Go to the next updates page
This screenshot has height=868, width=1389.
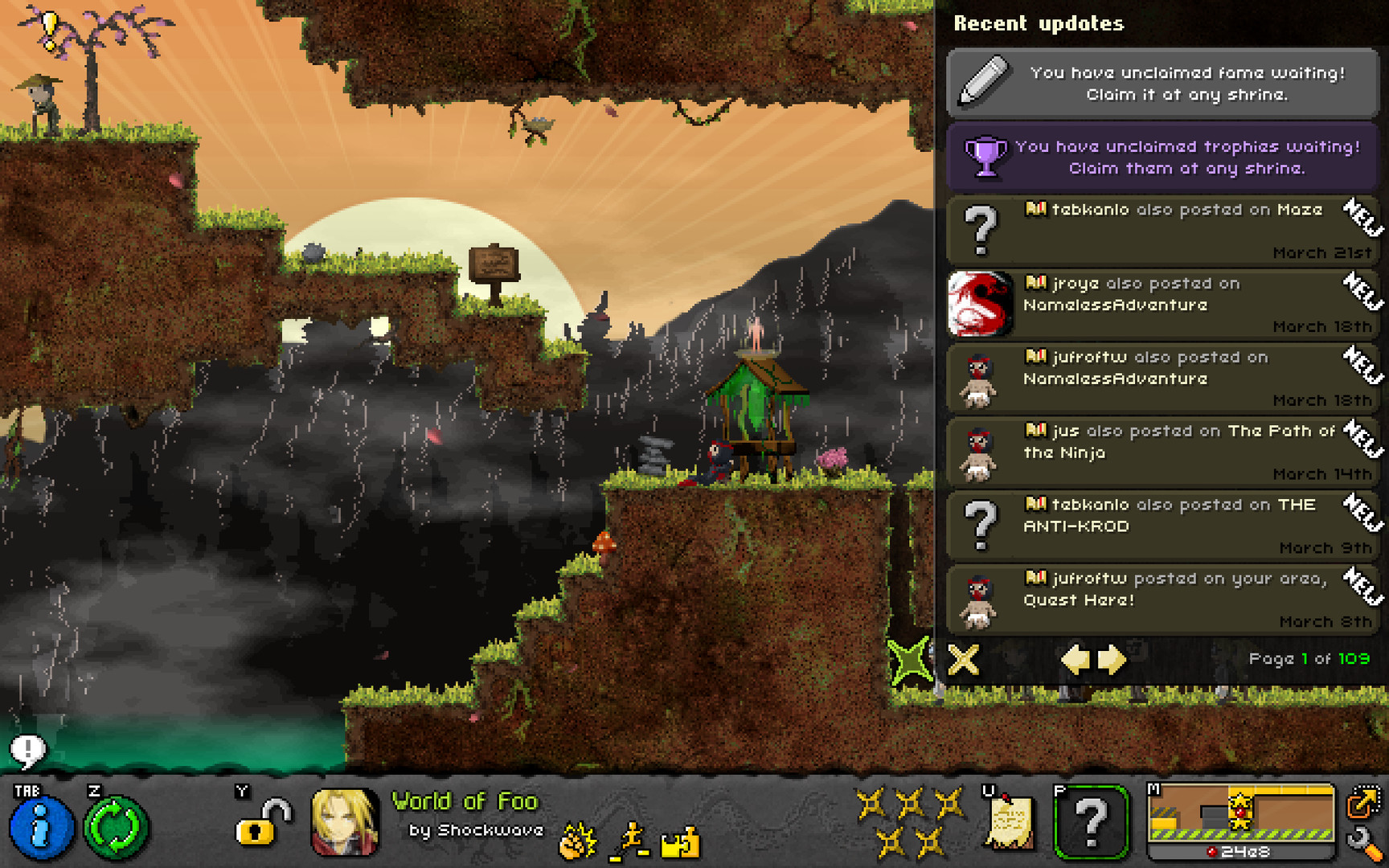[x=1112, y=660]
